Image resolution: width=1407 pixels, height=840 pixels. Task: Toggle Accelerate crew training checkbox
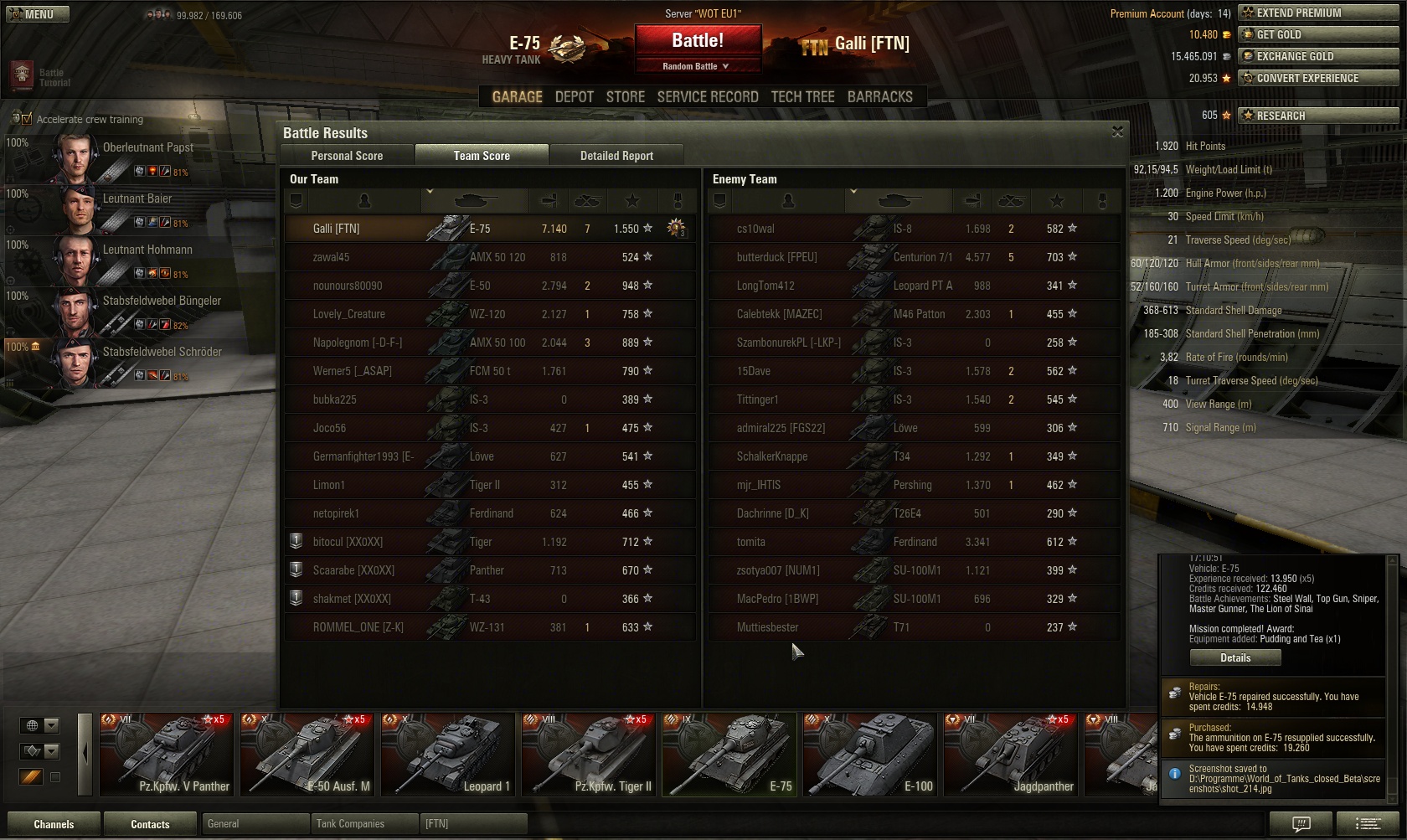pos(26,119)
